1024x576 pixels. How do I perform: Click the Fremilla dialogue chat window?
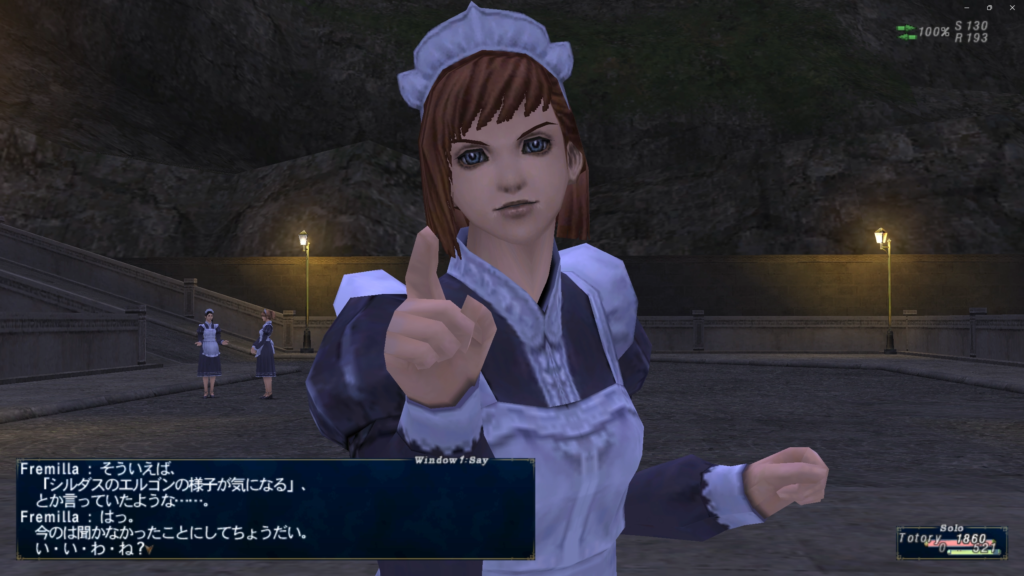point(275,509)
